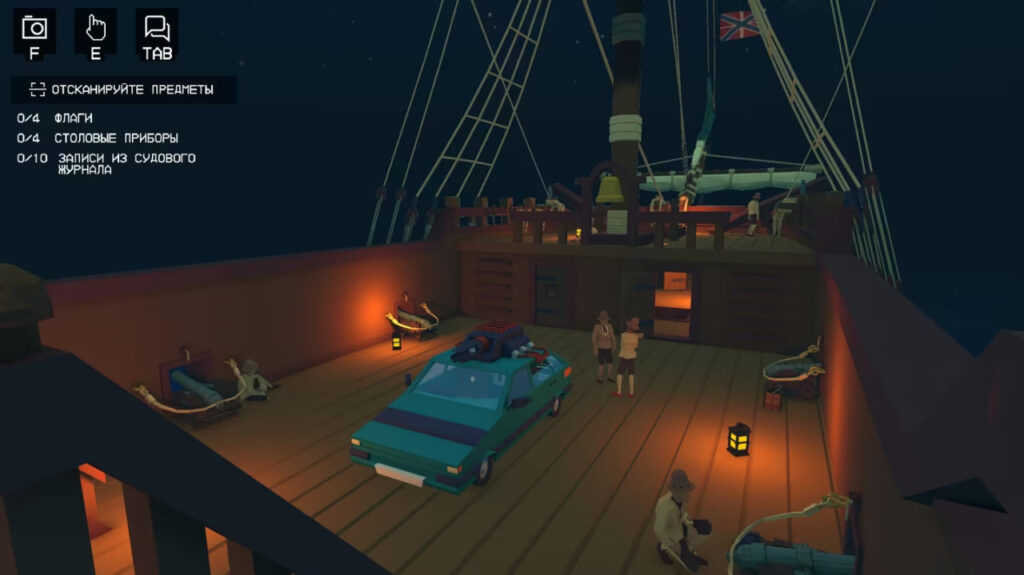This screenshot has width=1024, height=575.
Task: Select the camera photo mode icon
Action: tap(34, 28)
